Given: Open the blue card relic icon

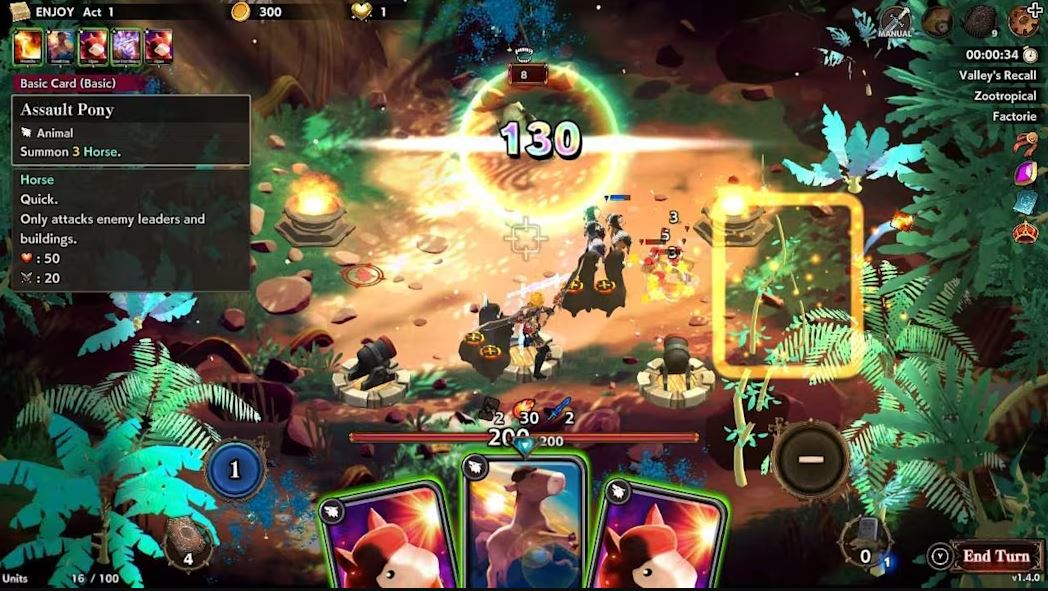Looking at the screenshot, I should click(x=1025, y=203).
